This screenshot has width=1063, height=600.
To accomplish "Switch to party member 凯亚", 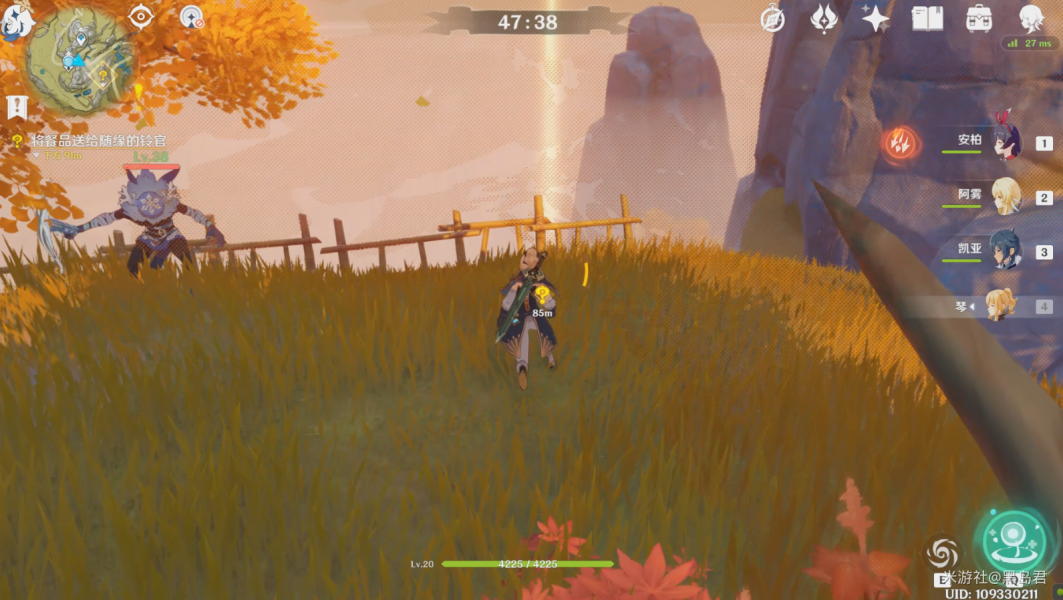I will pos(1005,251).
